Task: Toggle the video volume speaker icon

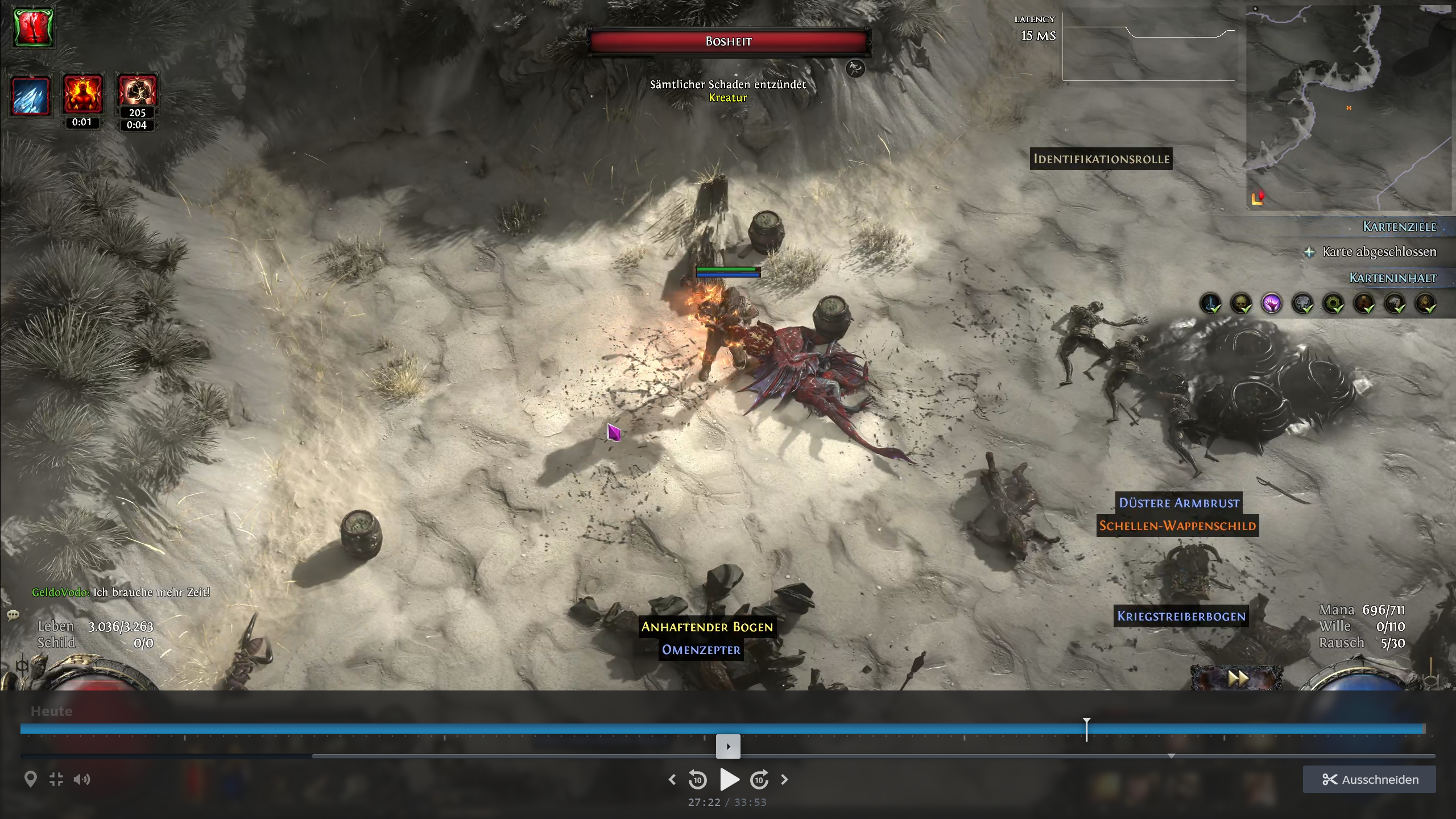Action: click(81, 779)
